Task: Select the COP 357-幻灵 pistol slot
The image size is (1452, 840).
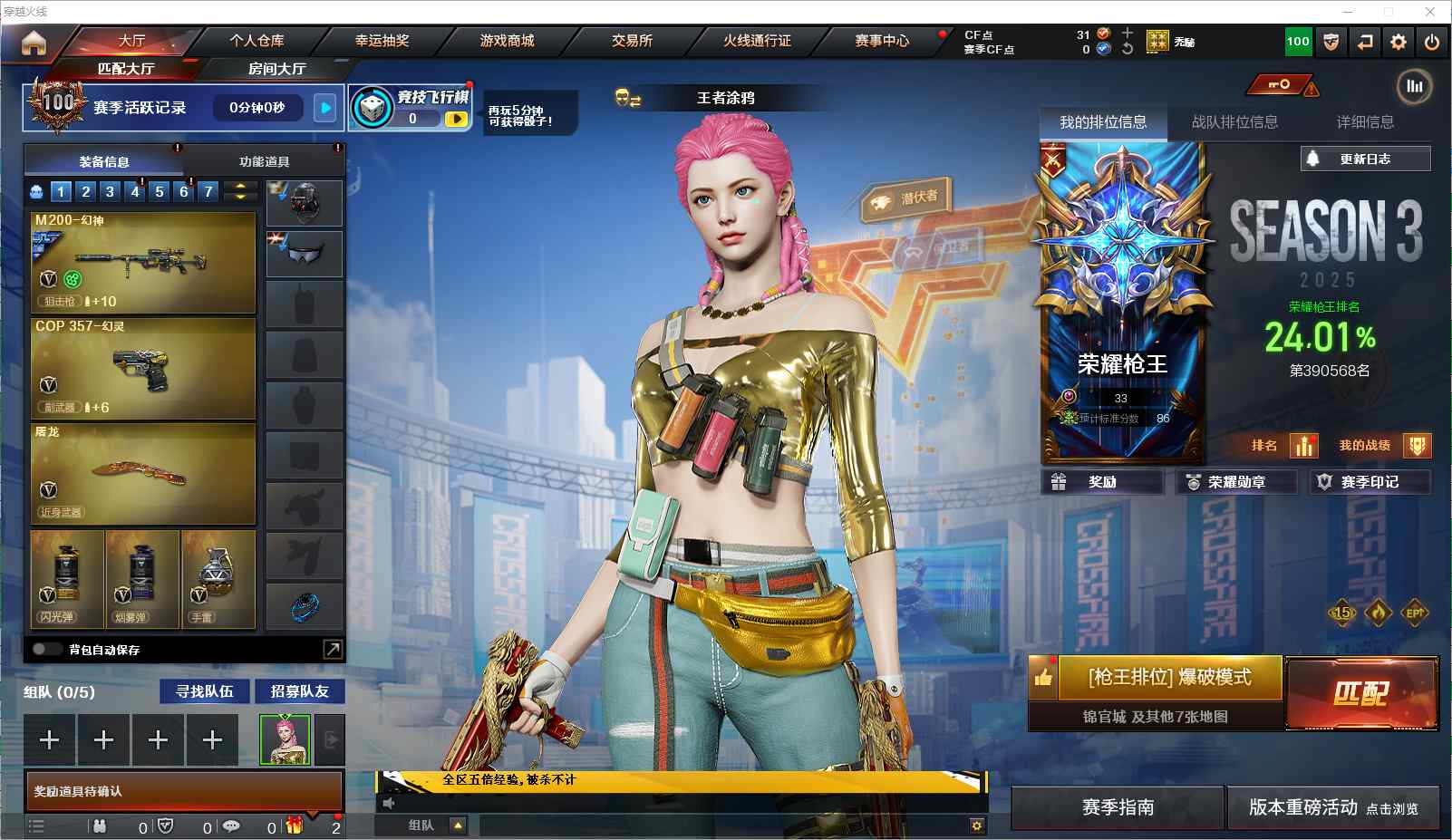Action: tap(143, 368)
